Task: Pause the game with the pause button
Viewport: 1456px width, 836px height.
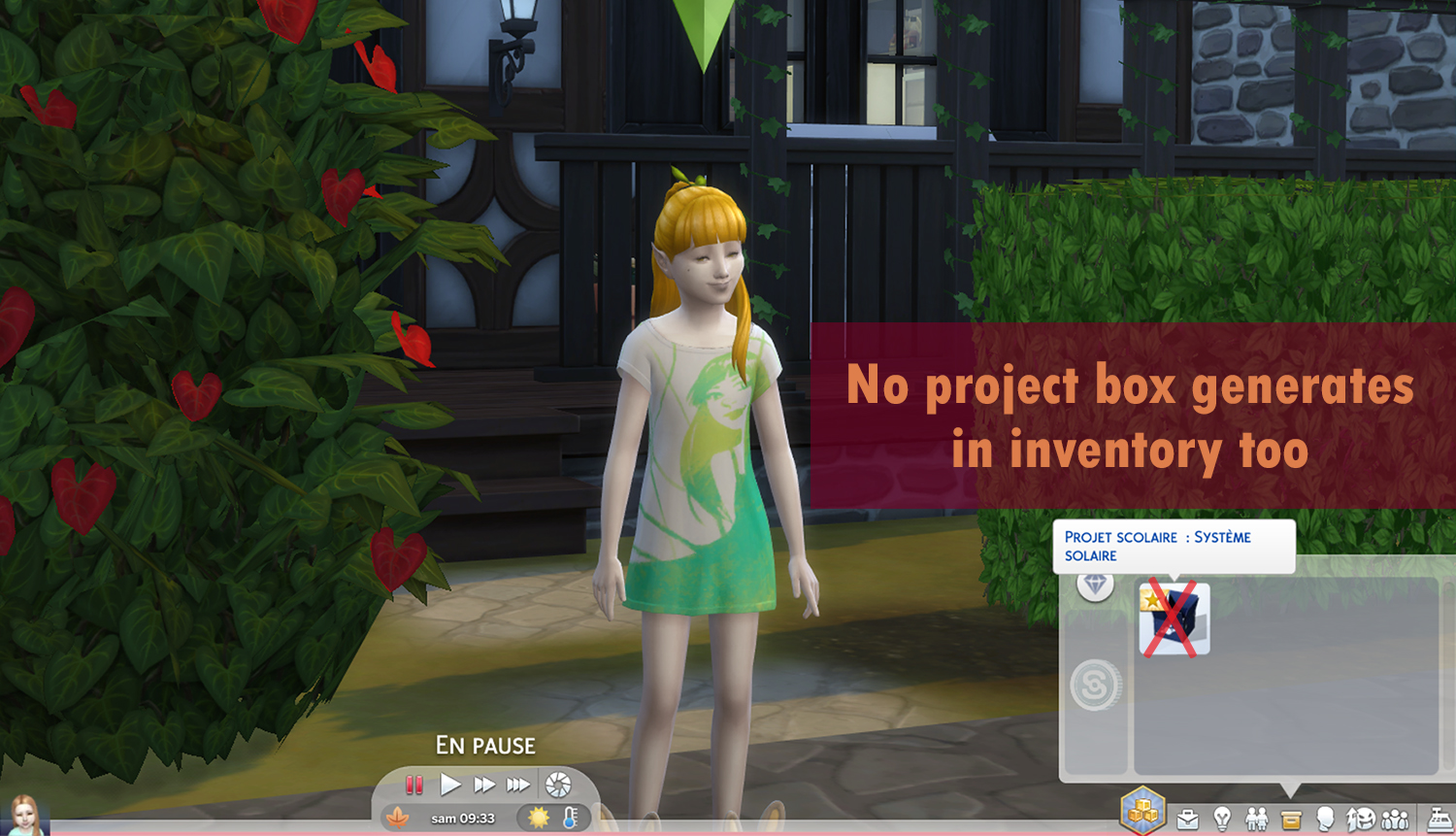Action: (x=414, y=784)
